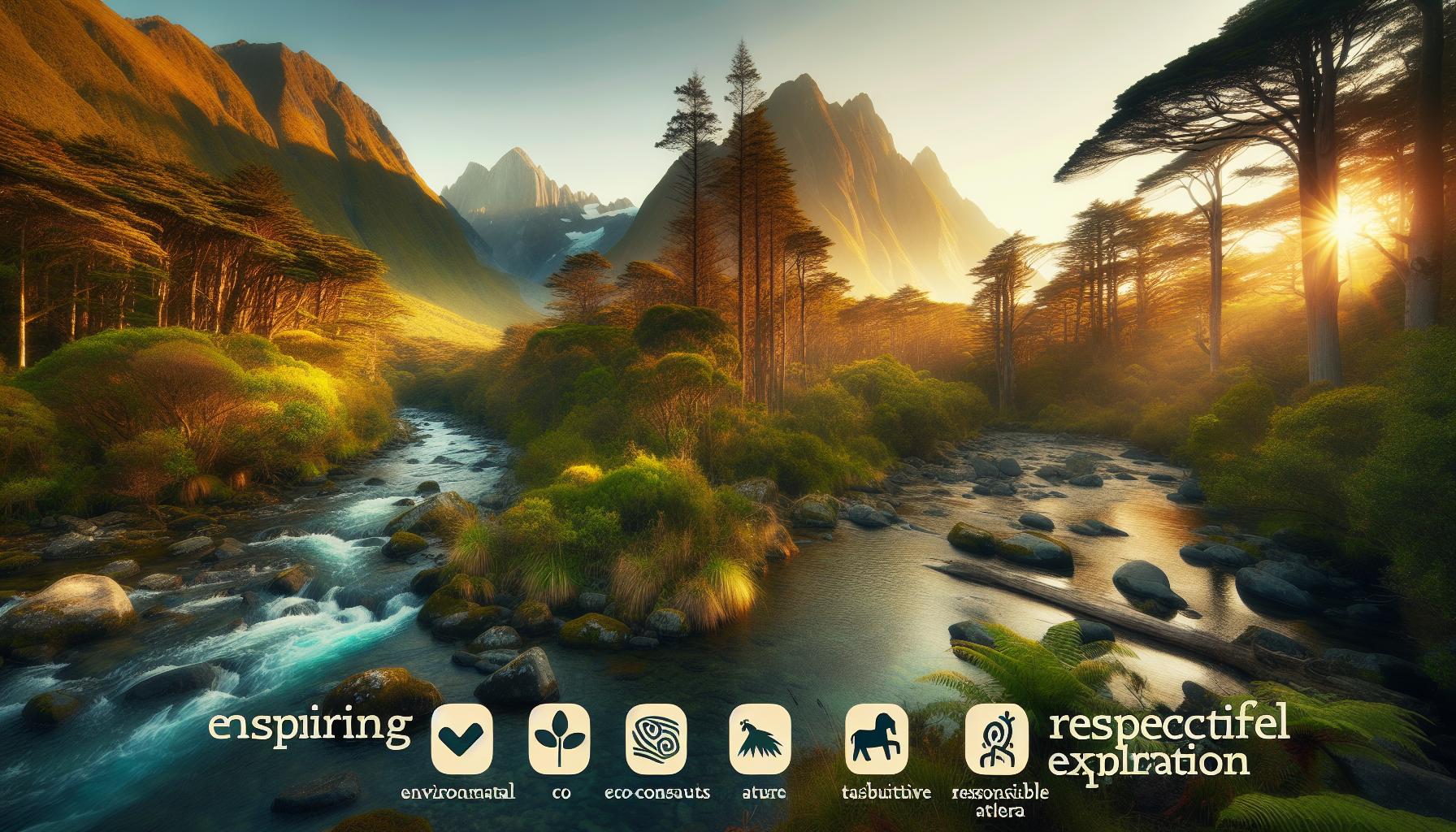Screen dimensions: 1456x832
Task: Click the checkmark icon badge
Action: coord(462,738)
